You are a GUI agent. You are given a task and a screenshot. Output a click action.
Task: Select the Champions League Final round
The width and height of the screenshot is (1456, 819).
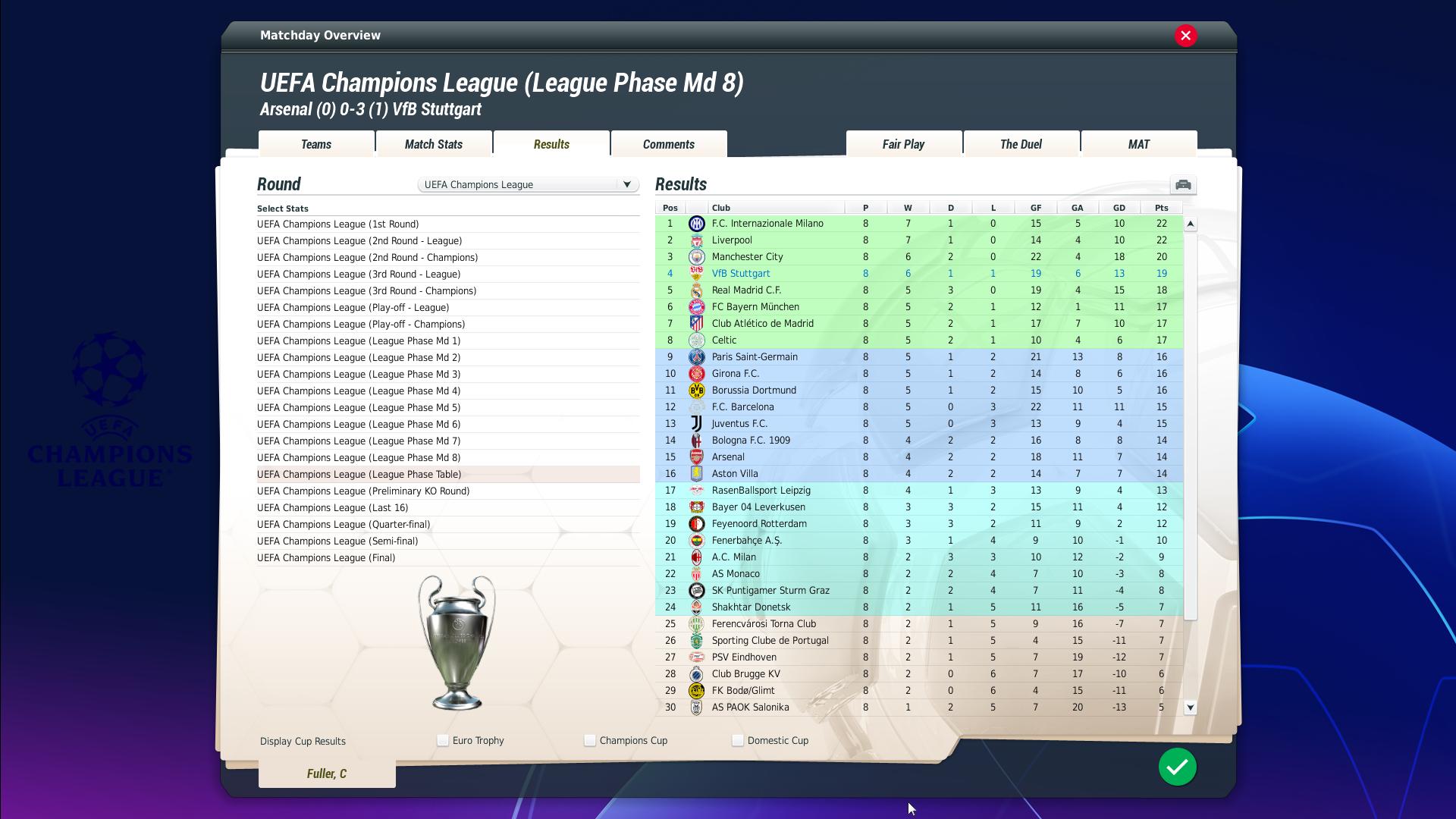click(326, 558)
